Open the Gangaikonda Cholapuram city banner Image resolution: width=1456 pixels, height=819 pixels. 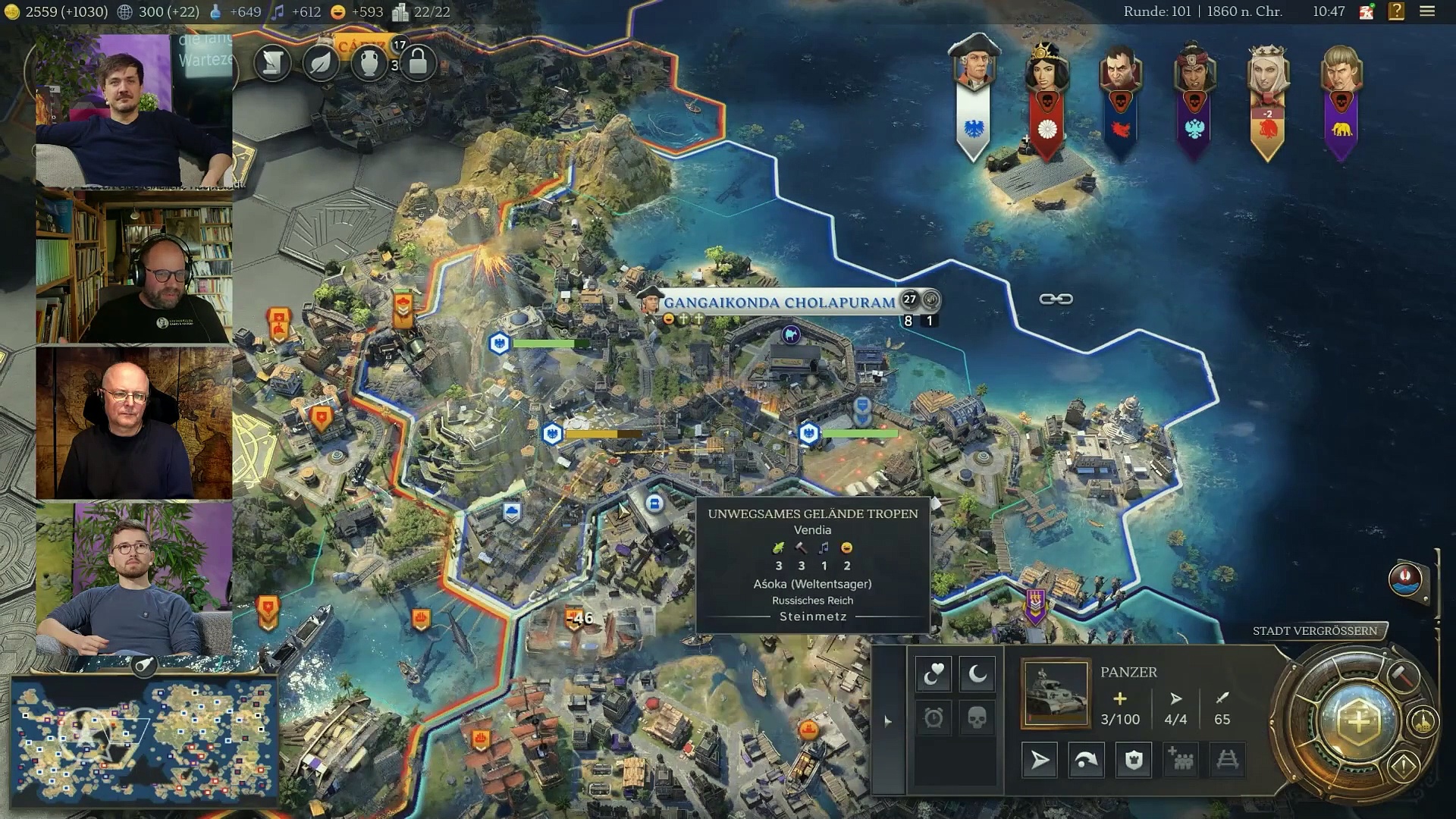click(779, 302)
